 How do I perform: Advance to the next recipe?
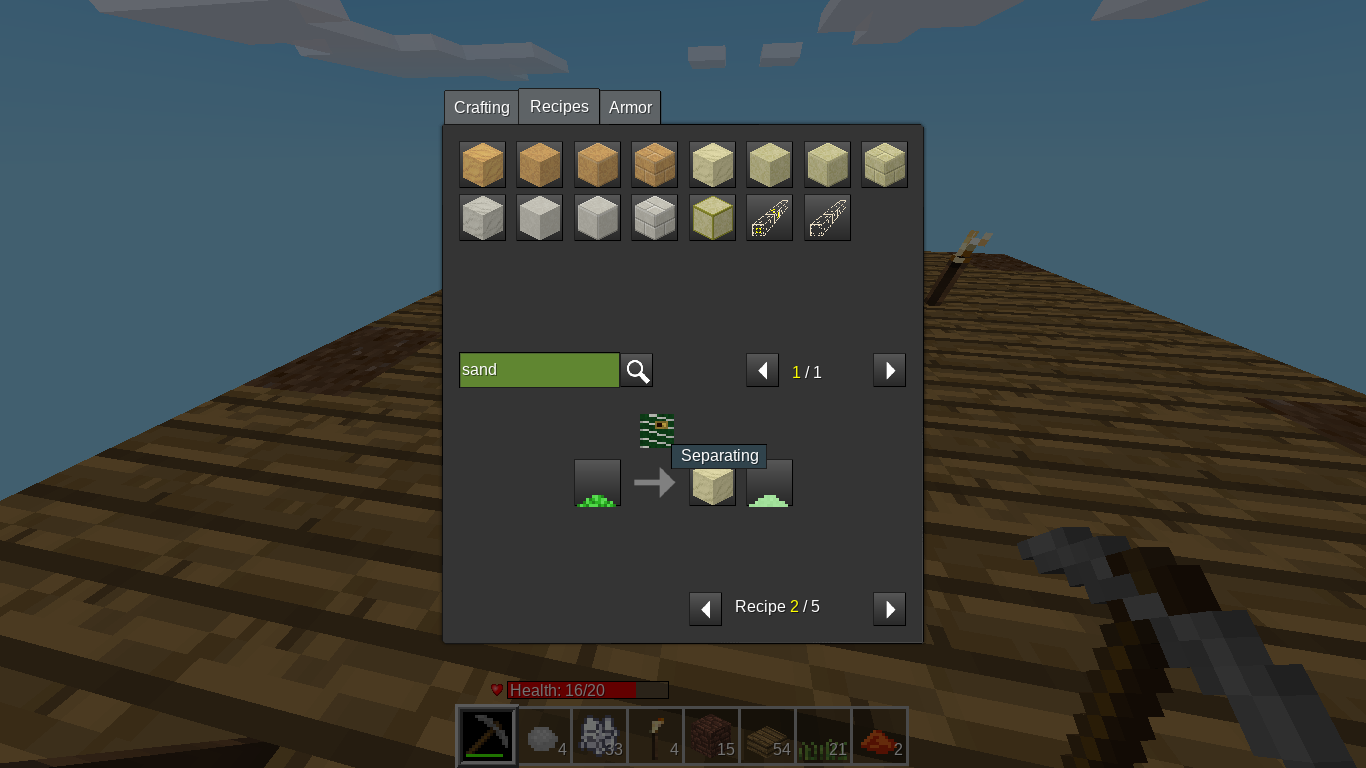889,609
